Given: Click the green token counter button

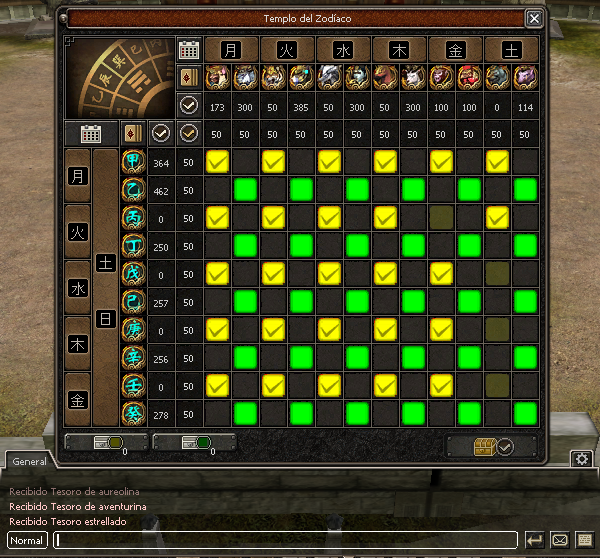Looking at the screenshot, I should click(194, 444).
